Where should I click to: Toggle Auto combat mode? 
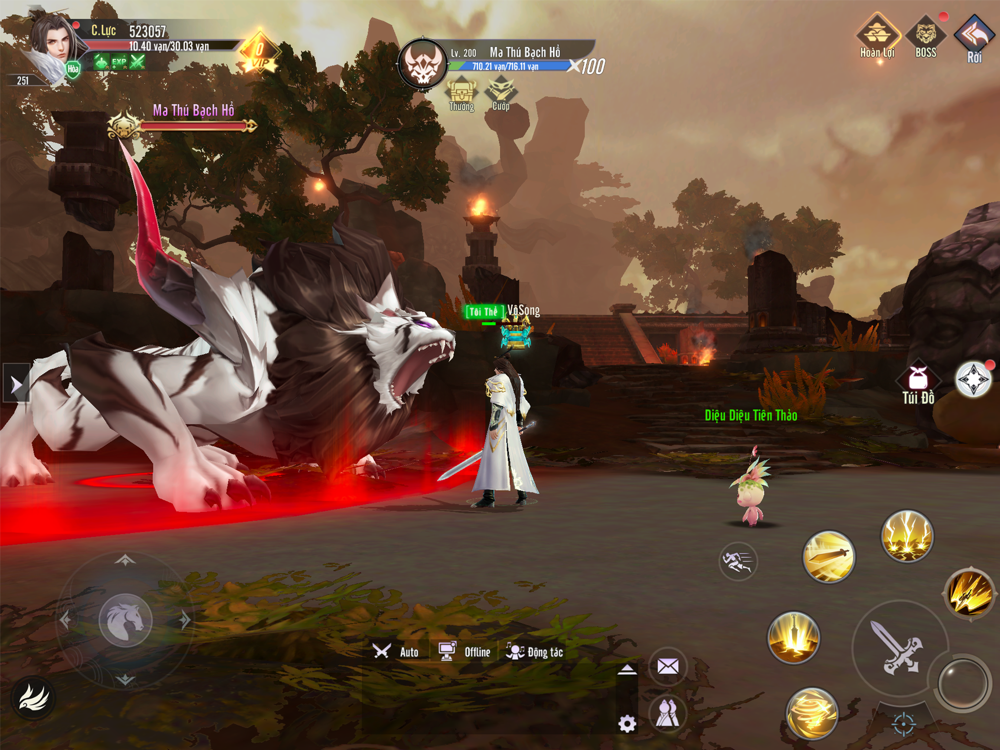[x=396, y=651]
